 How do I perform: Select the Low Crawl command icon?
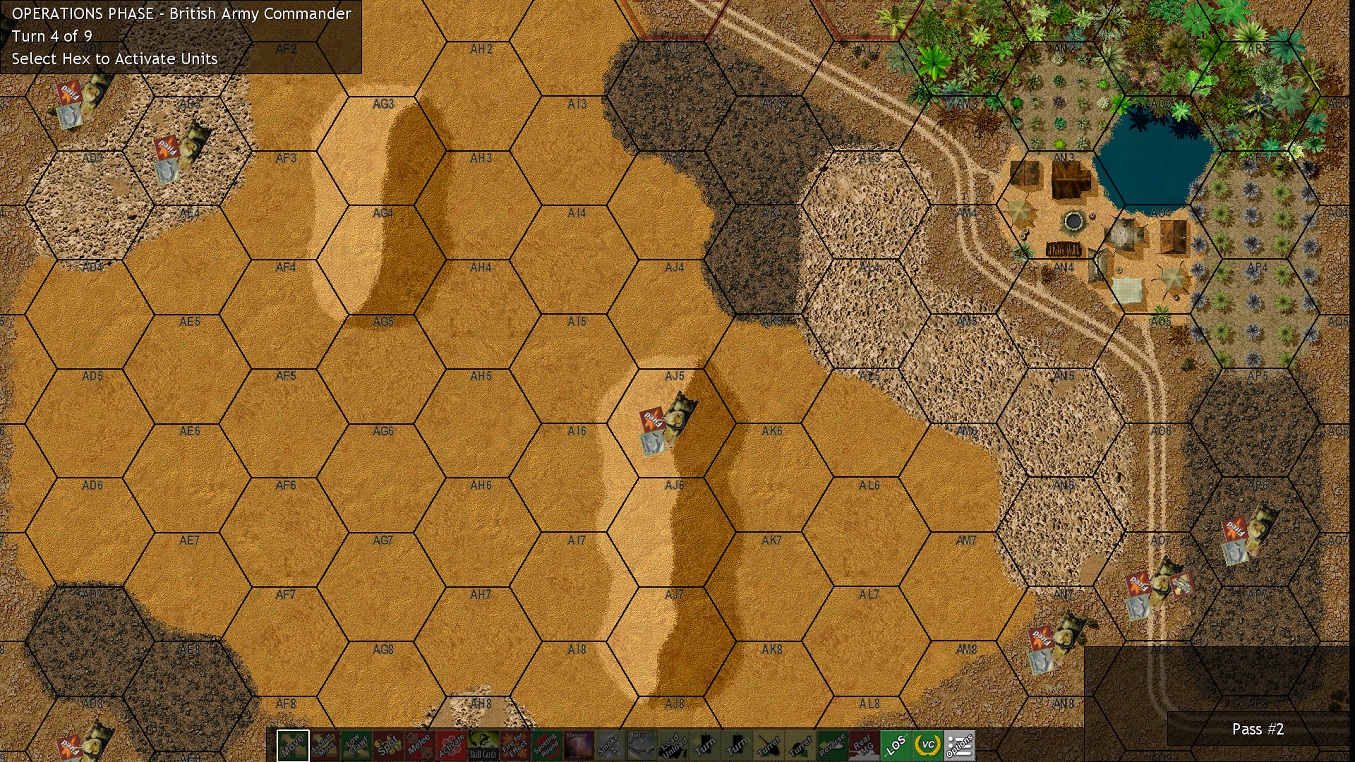point(356,744)
